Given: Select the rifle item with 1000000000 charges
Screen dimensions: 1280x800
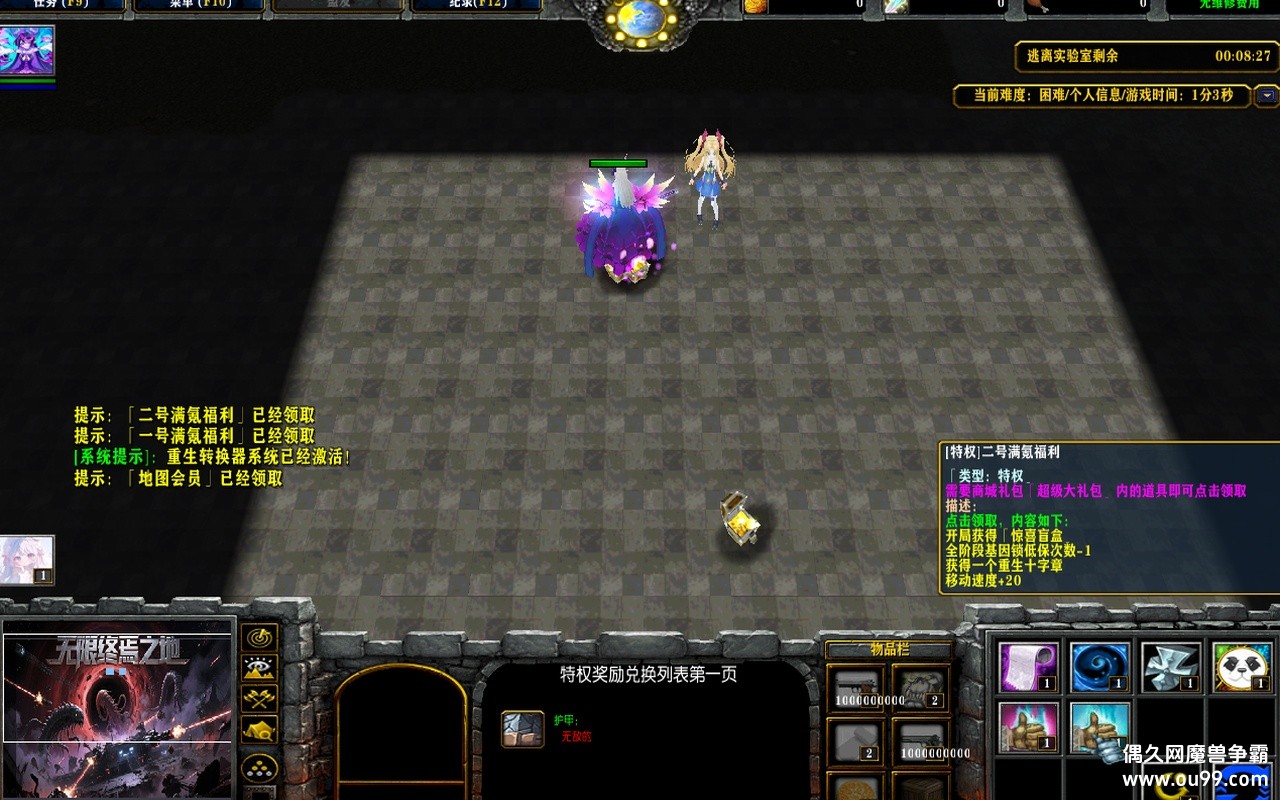Looking at the screenshot, I should pyautogui.click(x=856, y=686).
